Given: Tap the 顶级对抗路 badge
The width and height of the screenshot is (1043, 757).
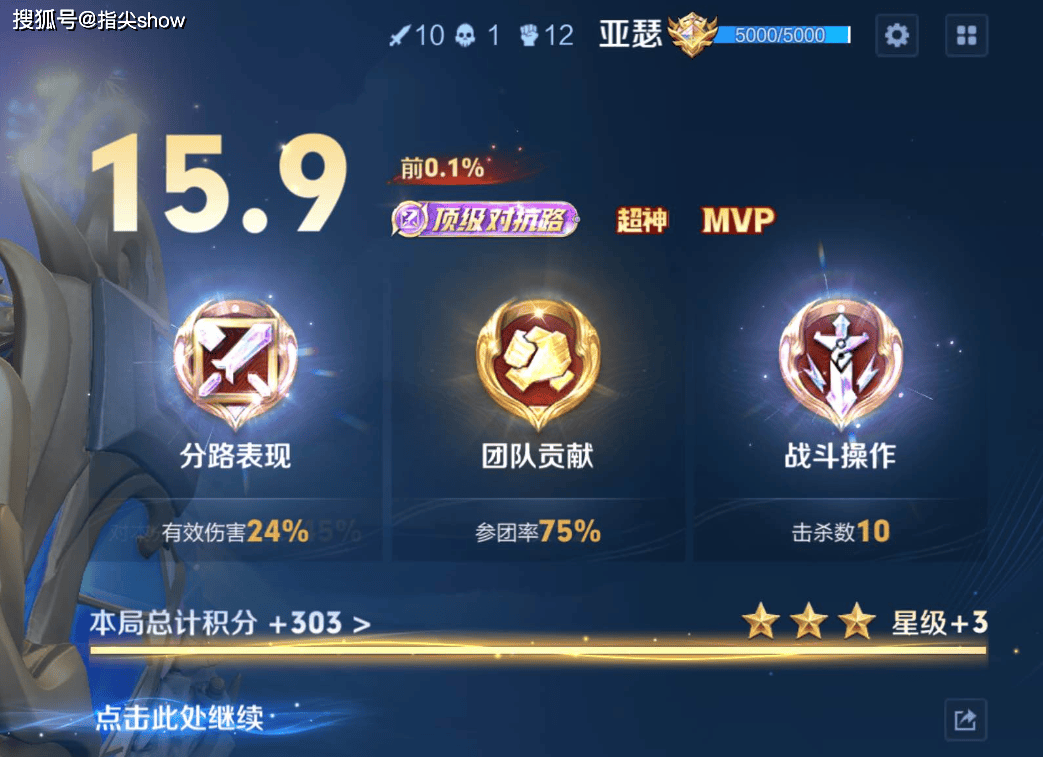Looking at the screenshot, I should 486,220.
